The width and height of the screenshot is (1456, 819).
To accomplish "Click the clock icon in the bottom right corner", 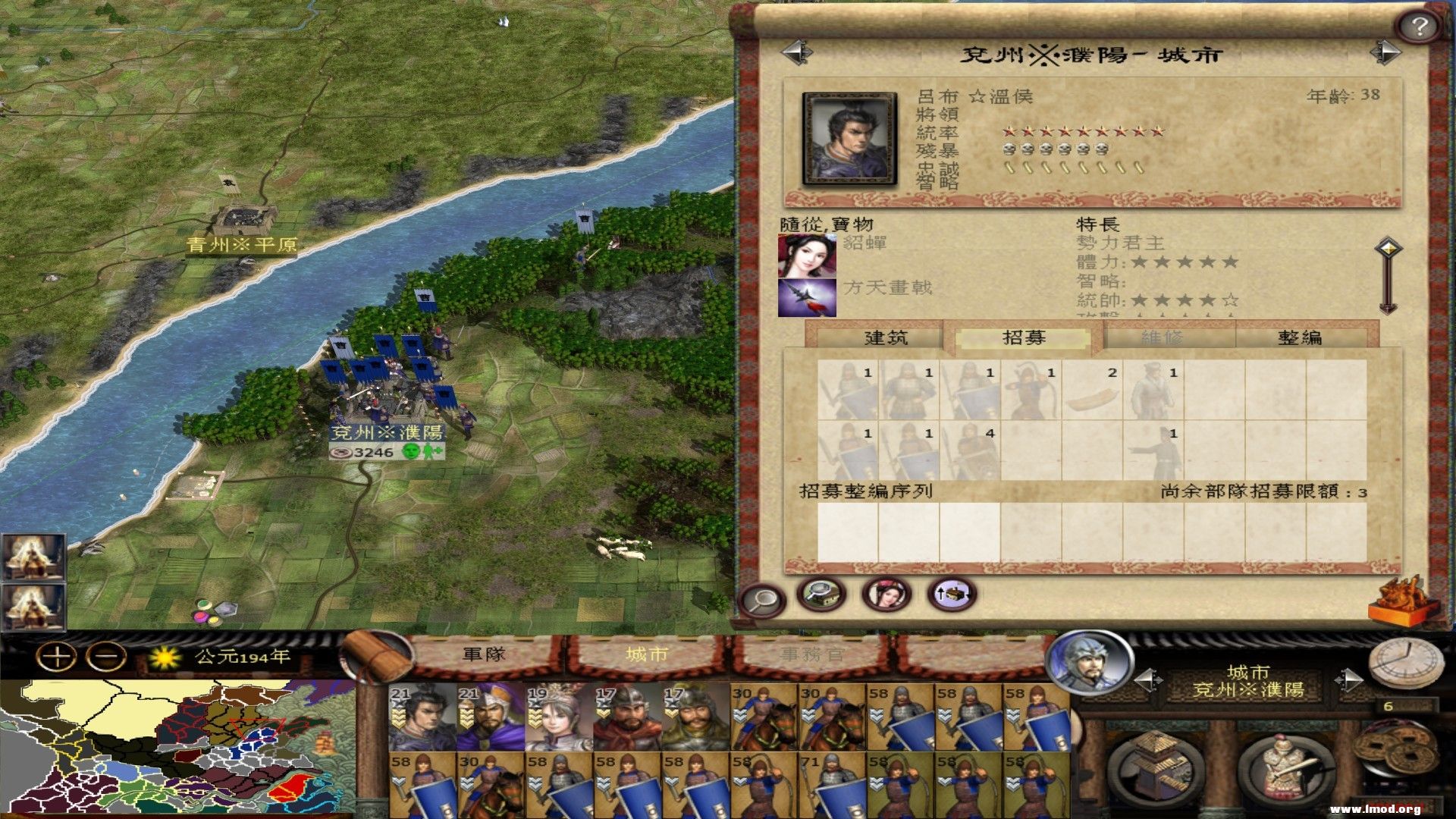I will [x=1407, y=661].
